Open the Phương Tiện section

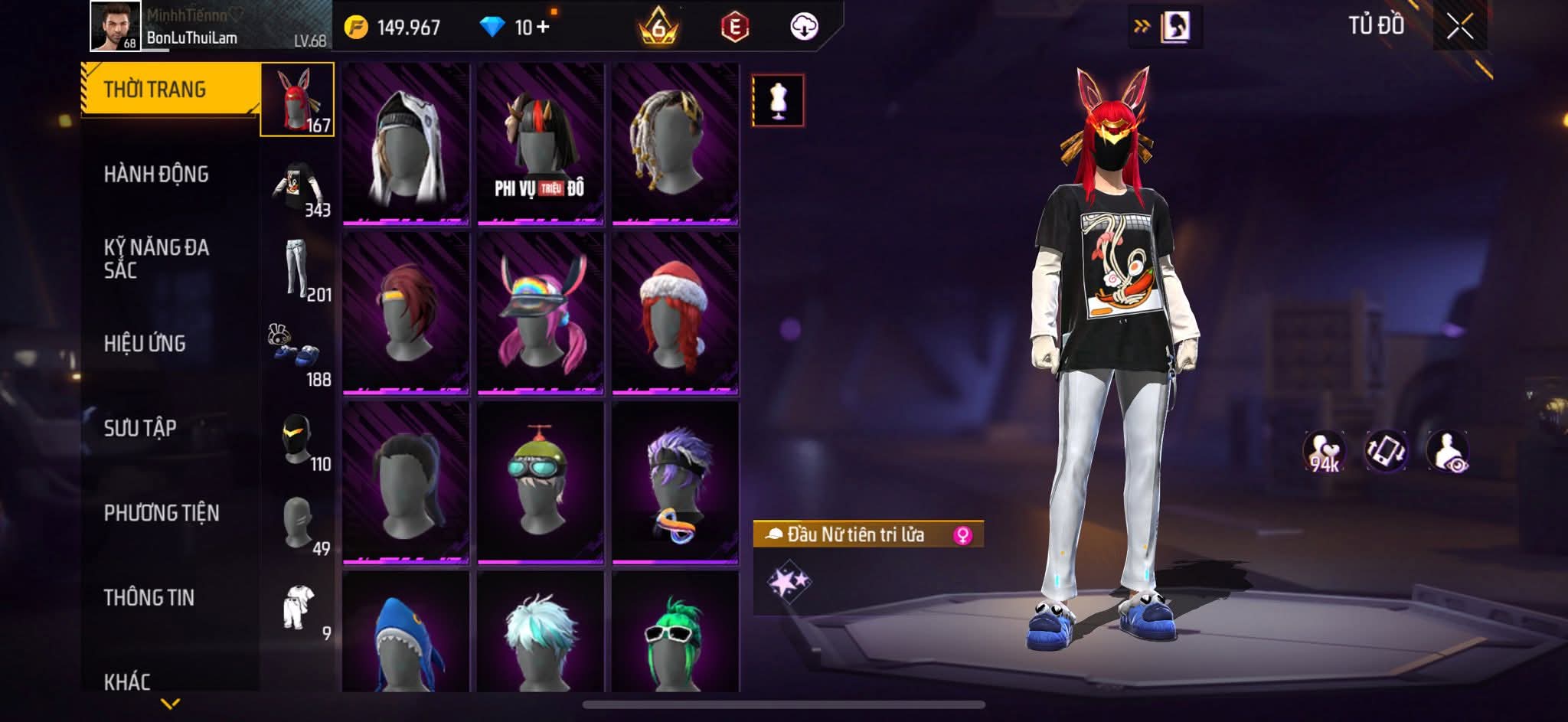pyautogui.click(x=162, y=513)
